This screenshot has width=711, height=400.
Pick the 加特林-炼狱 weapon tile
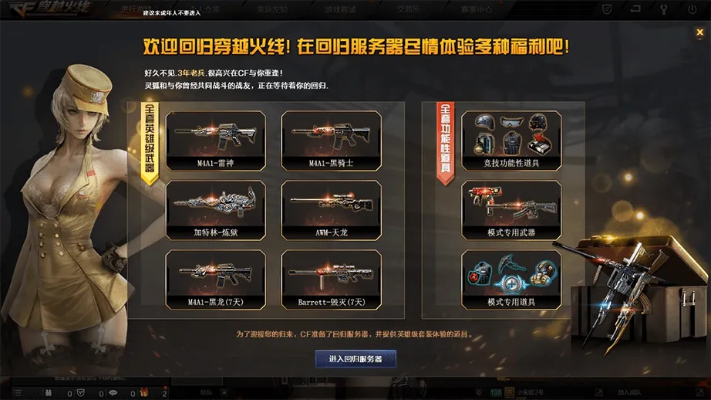(x=215, y=209)
